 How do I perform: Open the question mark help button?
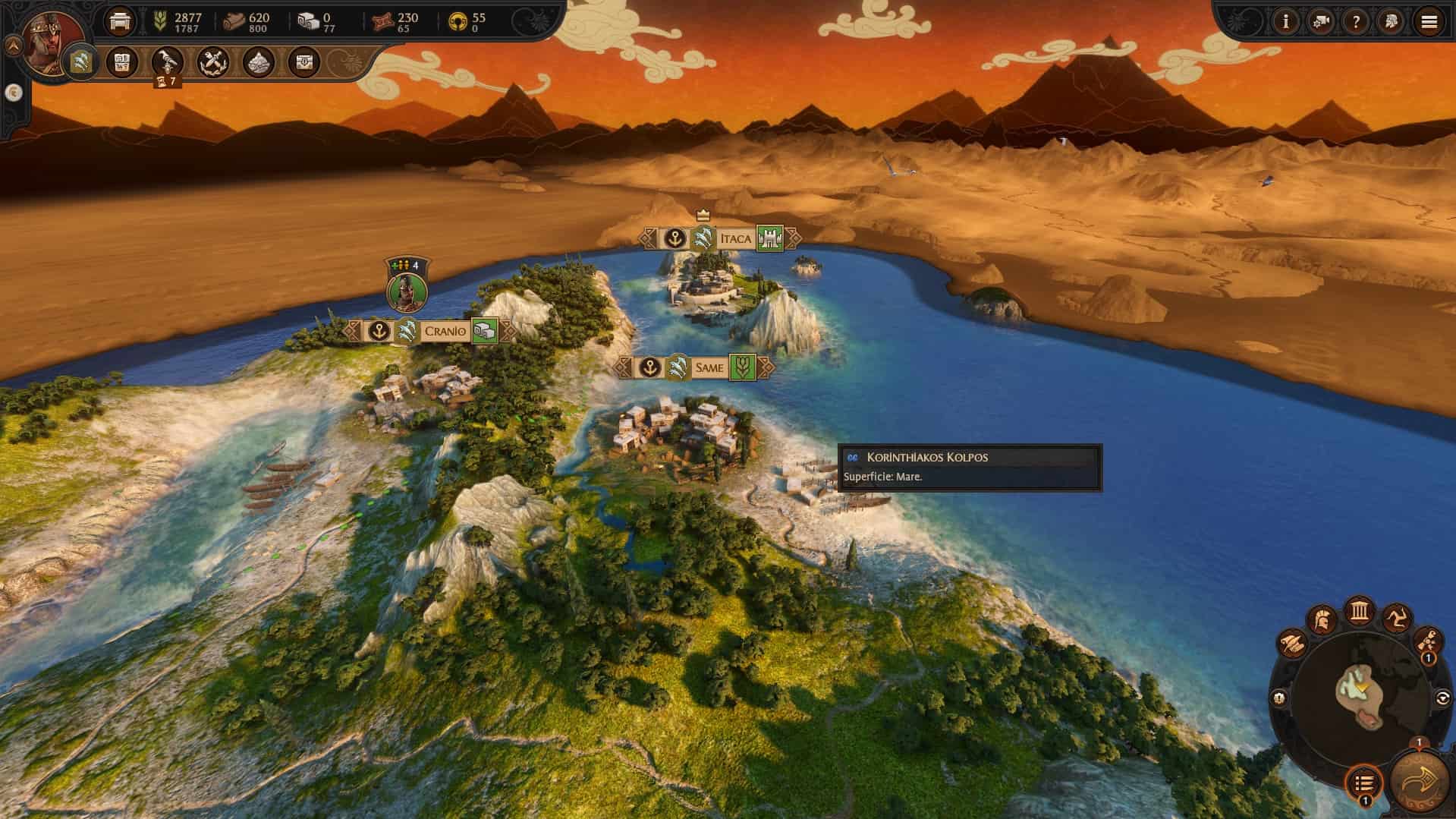1356,22
